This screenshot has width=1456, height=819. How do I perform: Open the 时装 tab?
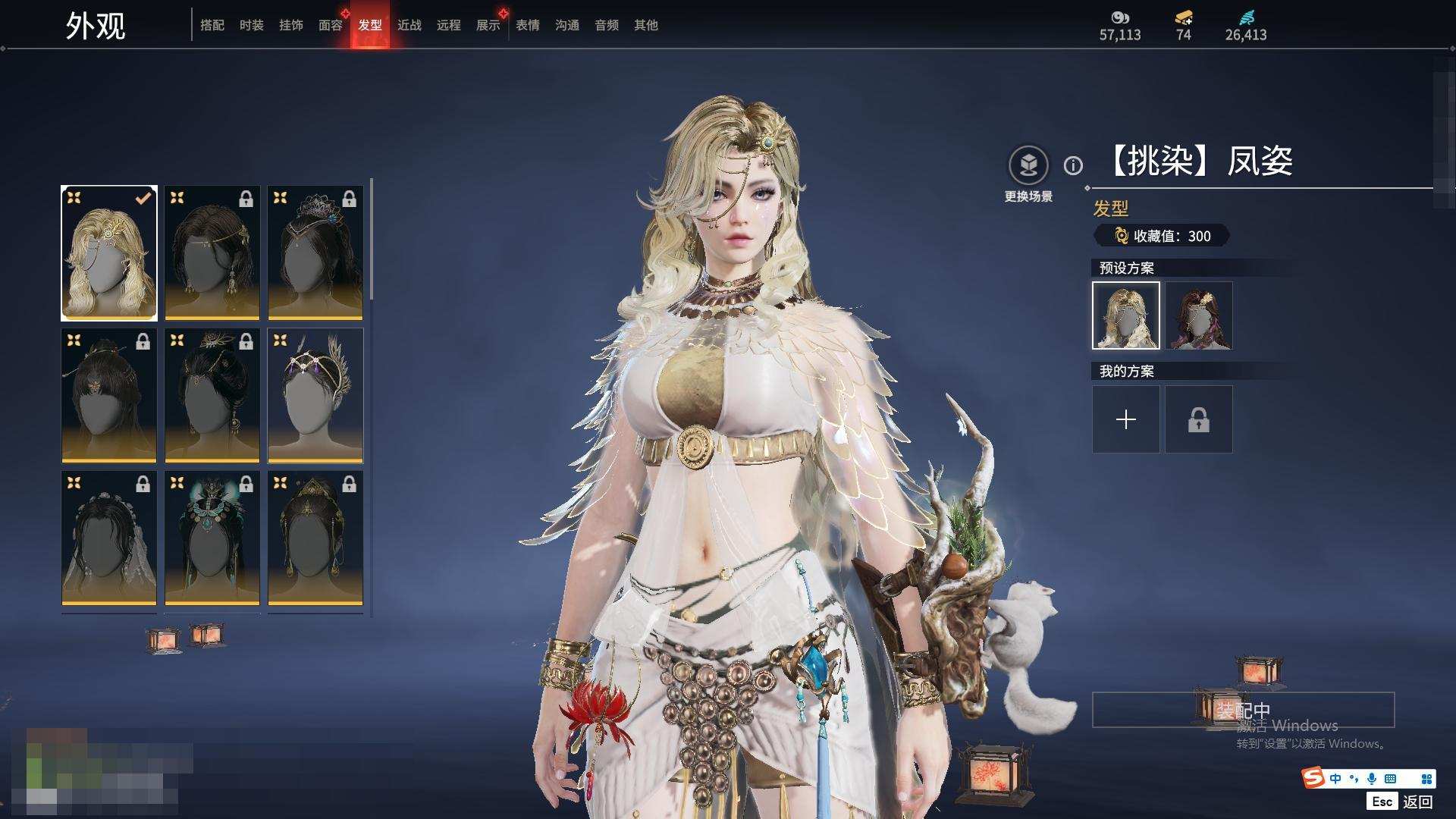pyautogui.click(x=251, y=25)
